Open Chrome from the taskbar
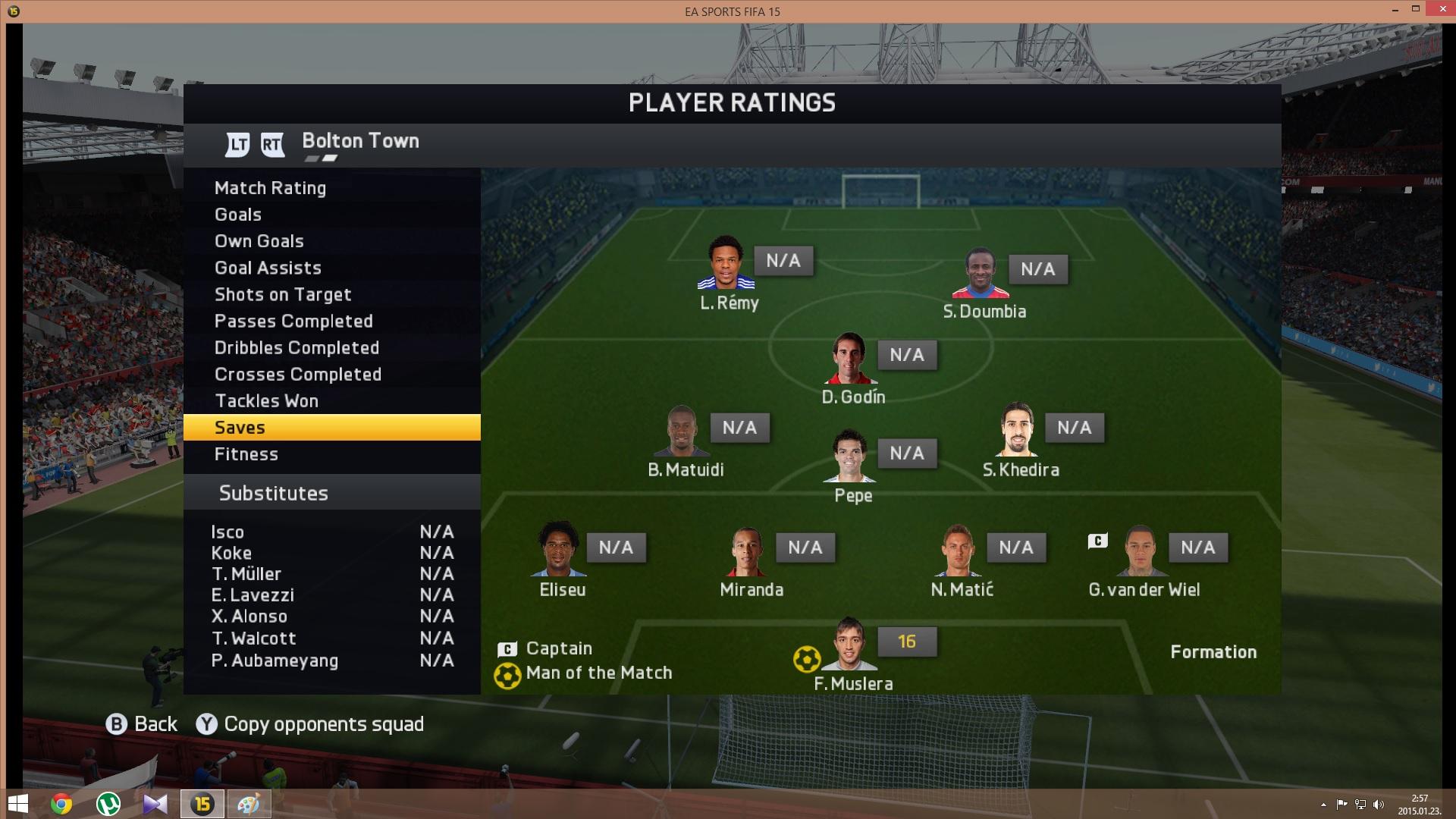The height and width of the screenshot is (819, 1456). pyautogui.click(x=61, y=804)
